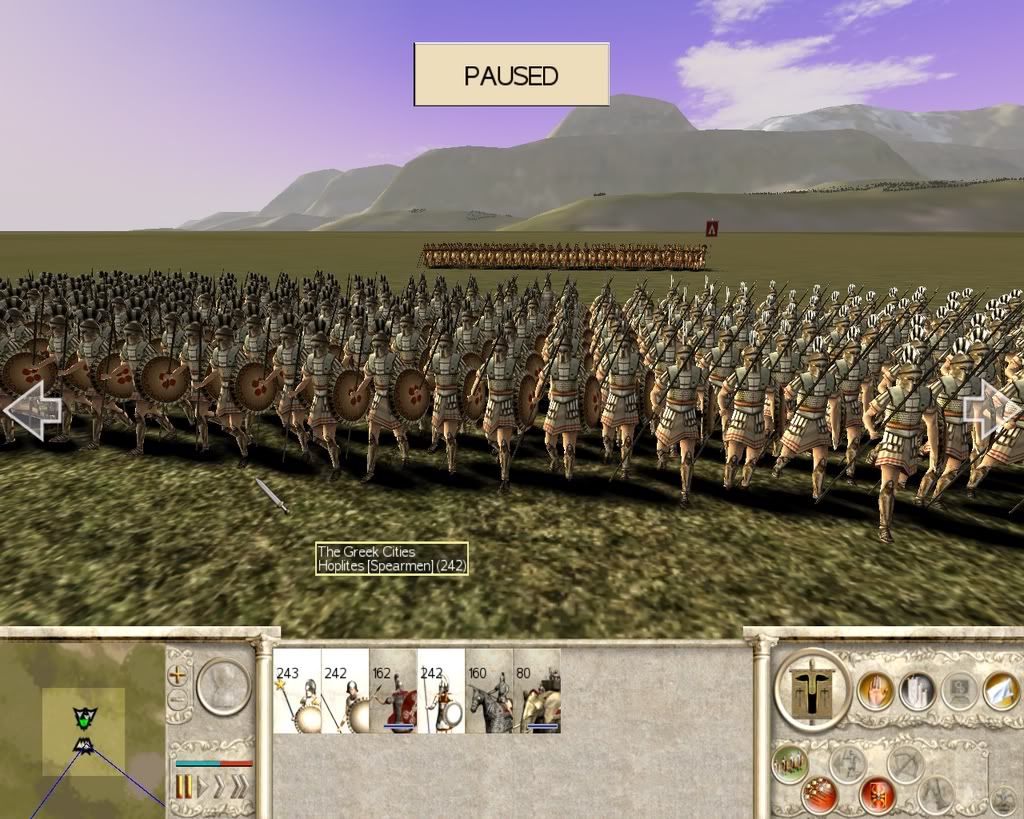Click the right arrow at the screen edge
The image size is (1024, 819).
pos(992,410)
